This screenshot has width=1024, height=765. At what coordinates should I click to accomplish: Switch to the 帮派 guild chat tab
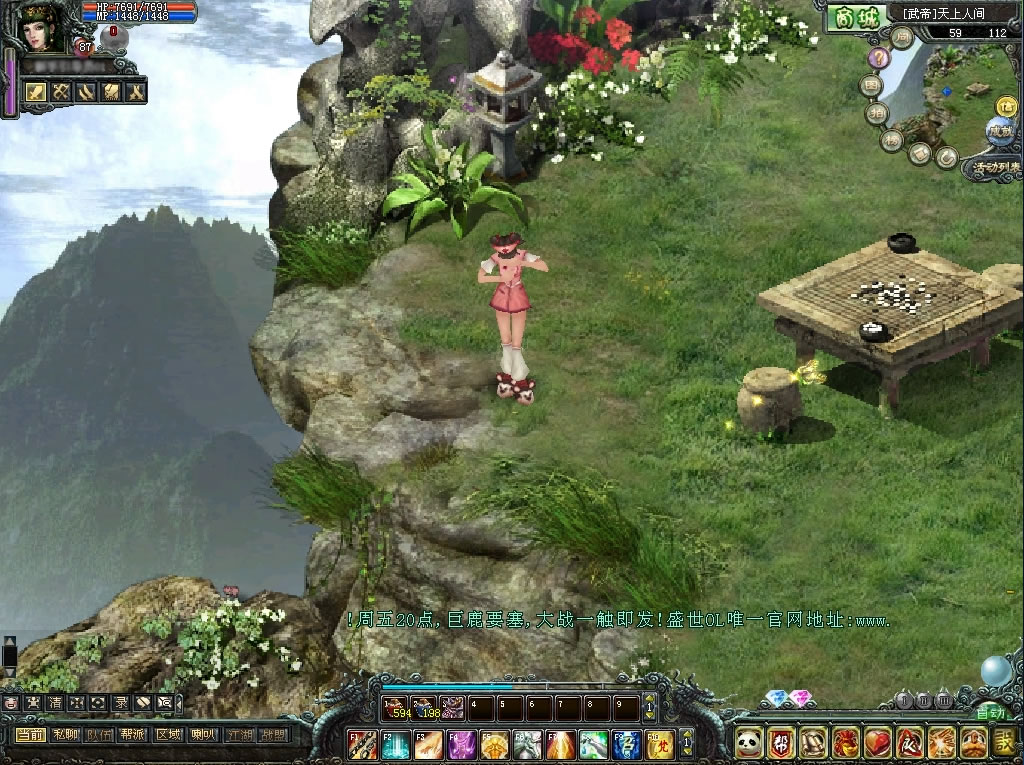pos(133,734)
